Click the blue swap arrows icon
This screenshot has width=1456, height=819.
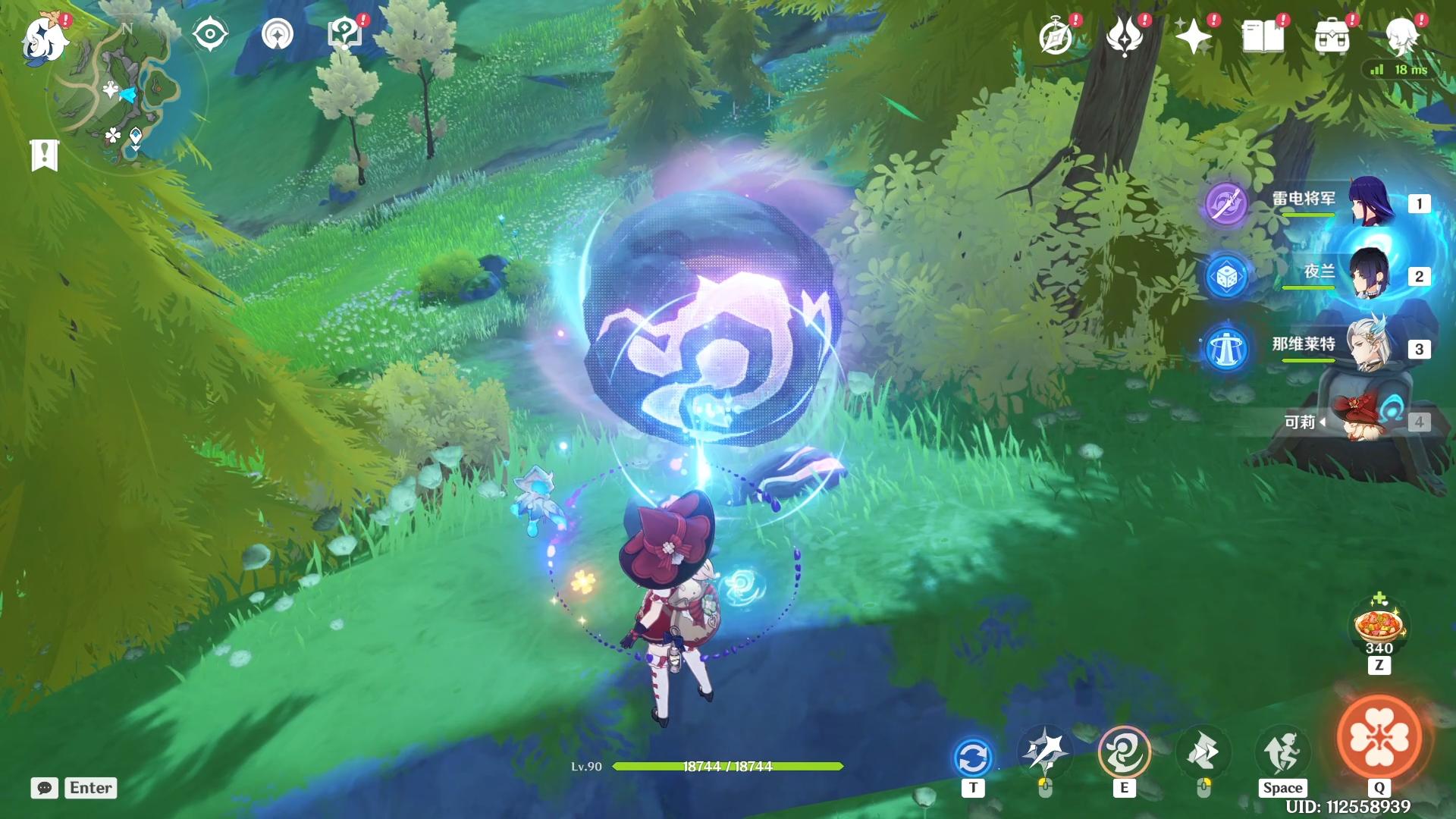[x=973, y=757]
